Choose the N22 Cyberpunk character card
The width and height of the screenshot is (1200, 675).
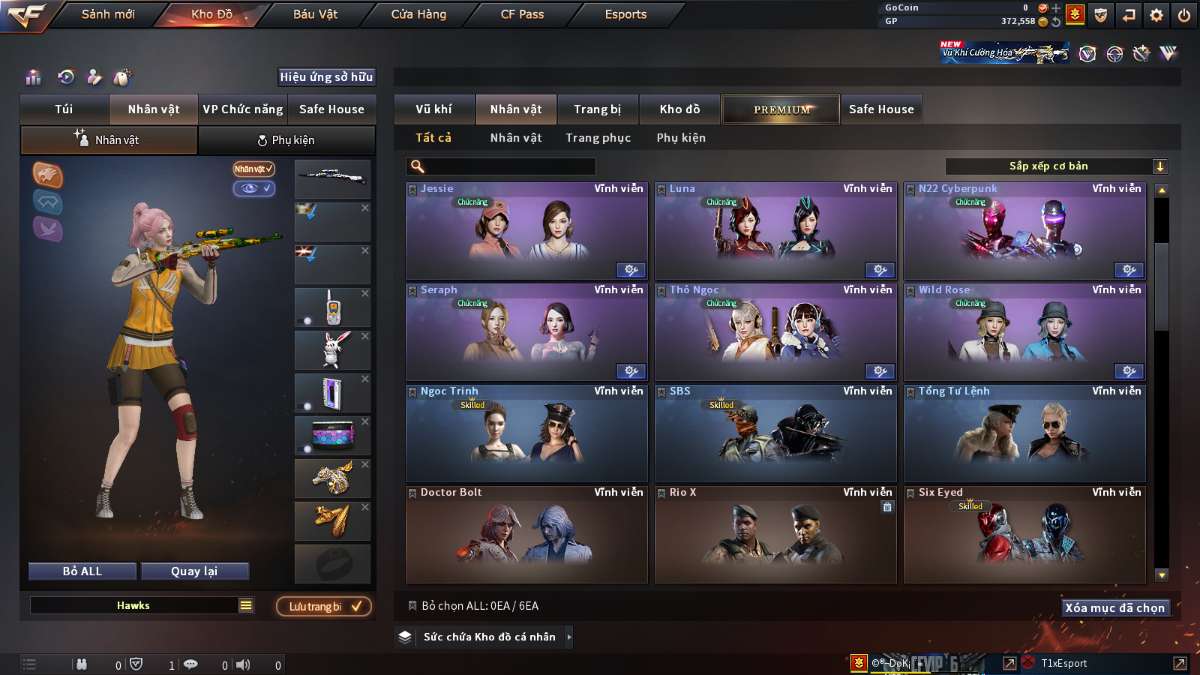[x=1024, y=231]
